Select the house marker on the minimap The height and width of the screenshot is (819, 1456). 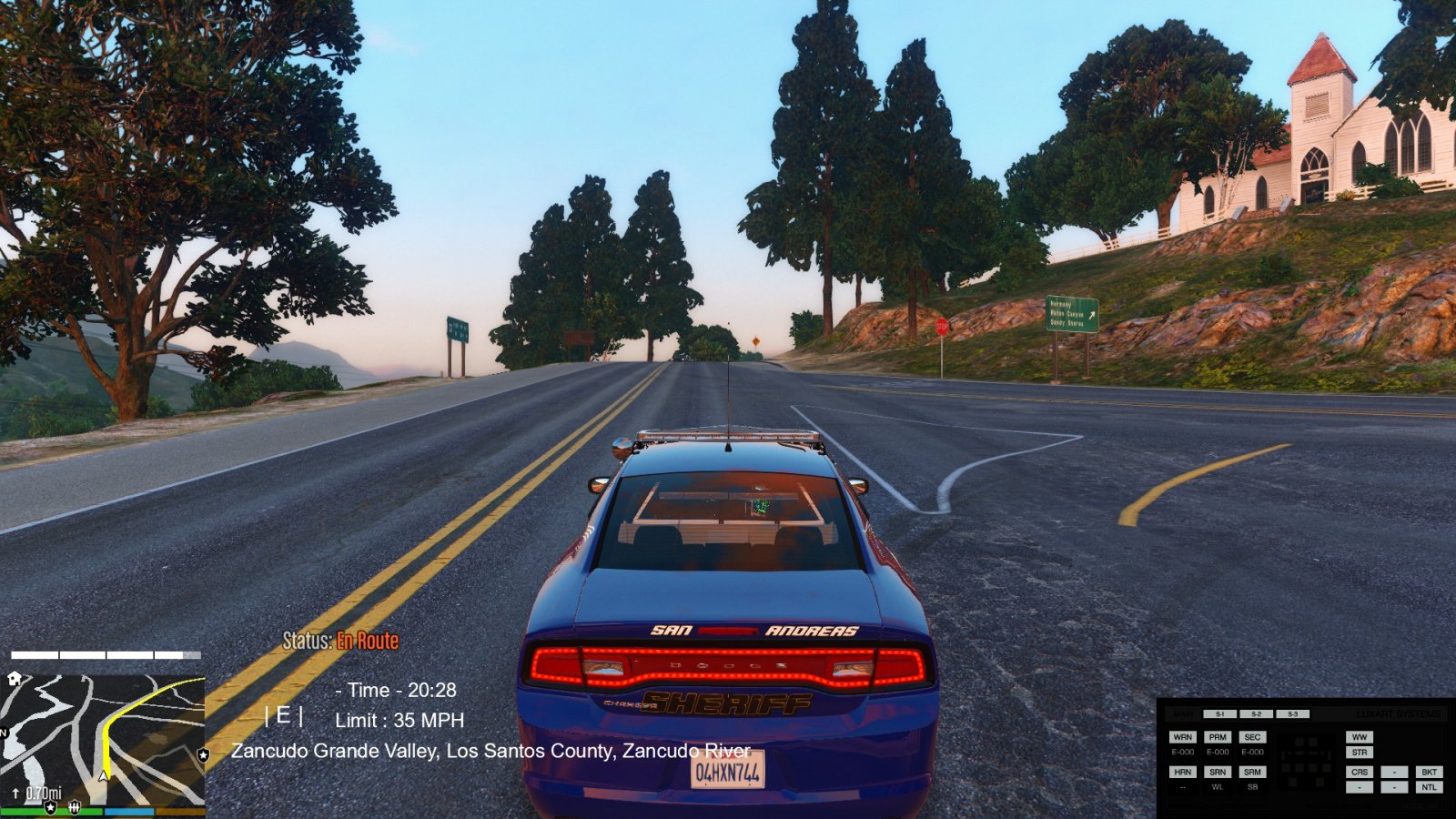15,679
